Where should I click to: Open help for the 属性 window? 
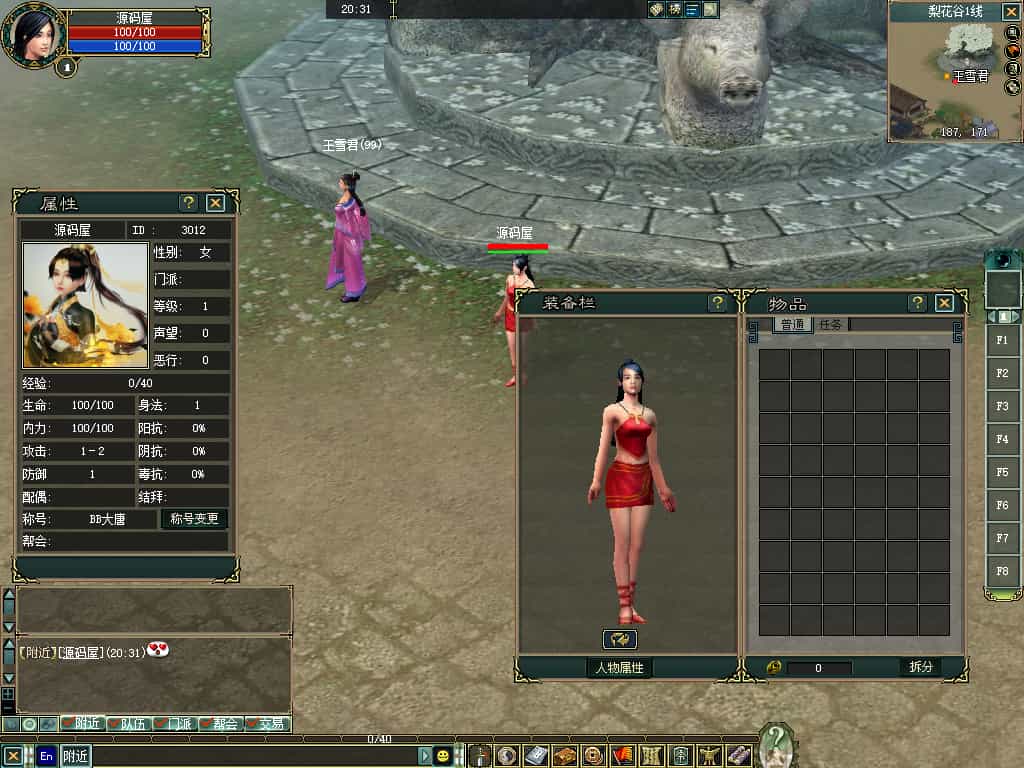[x=188, y=203]
